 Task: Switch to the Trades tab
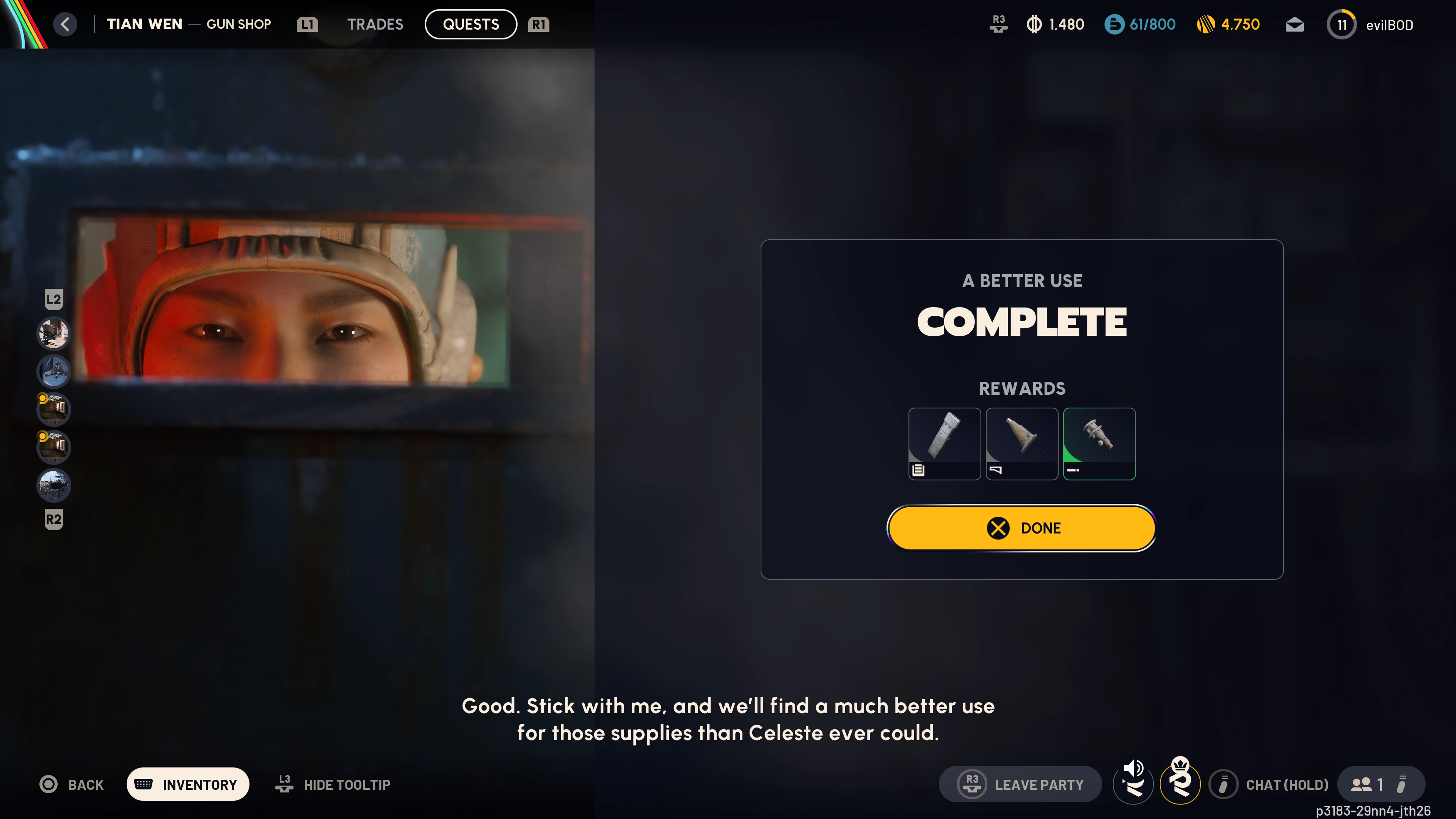(375, 24)
